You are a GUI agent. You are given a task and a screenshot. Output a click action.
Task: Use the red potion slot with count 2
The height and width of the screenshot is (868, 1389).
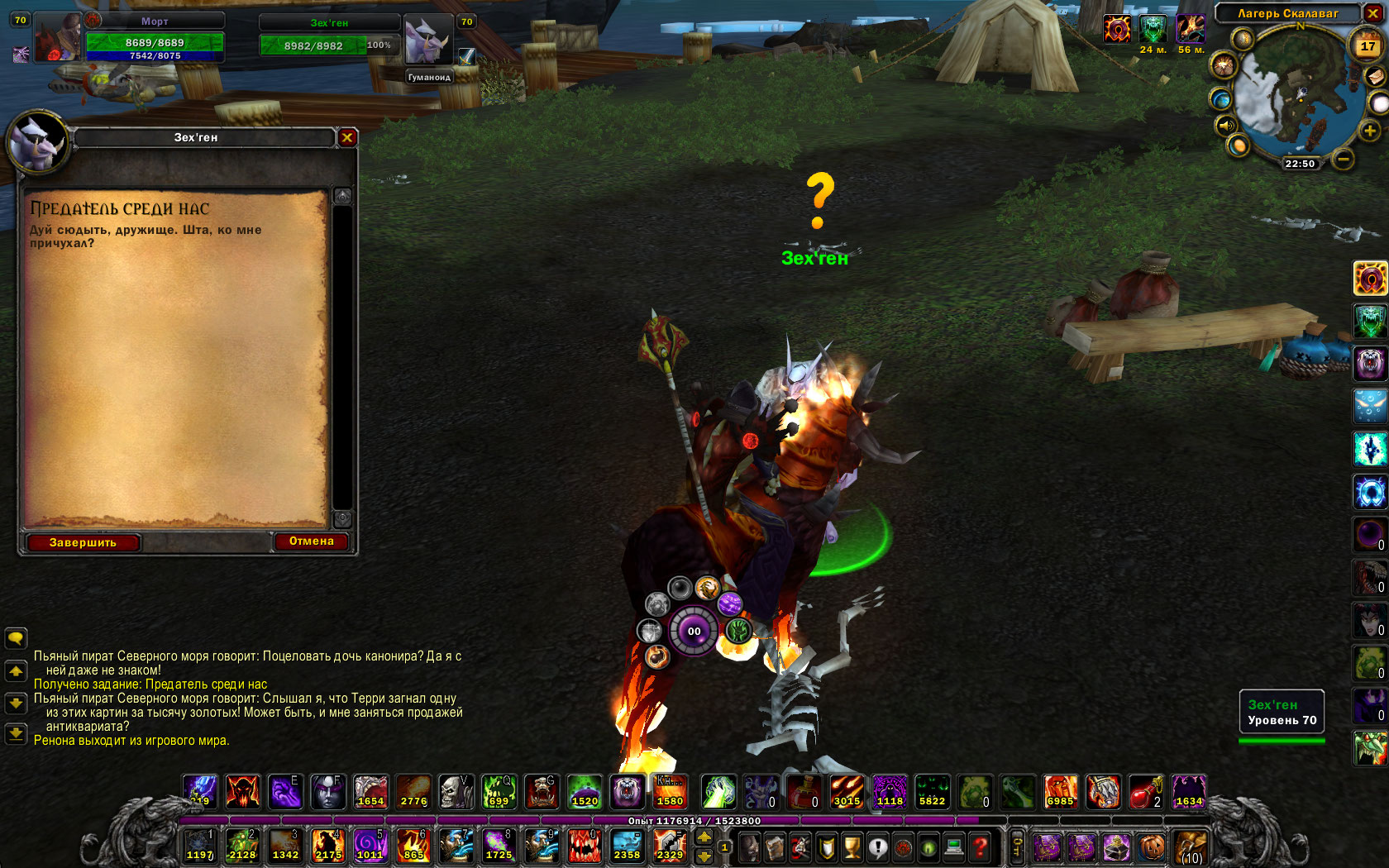1145,791
